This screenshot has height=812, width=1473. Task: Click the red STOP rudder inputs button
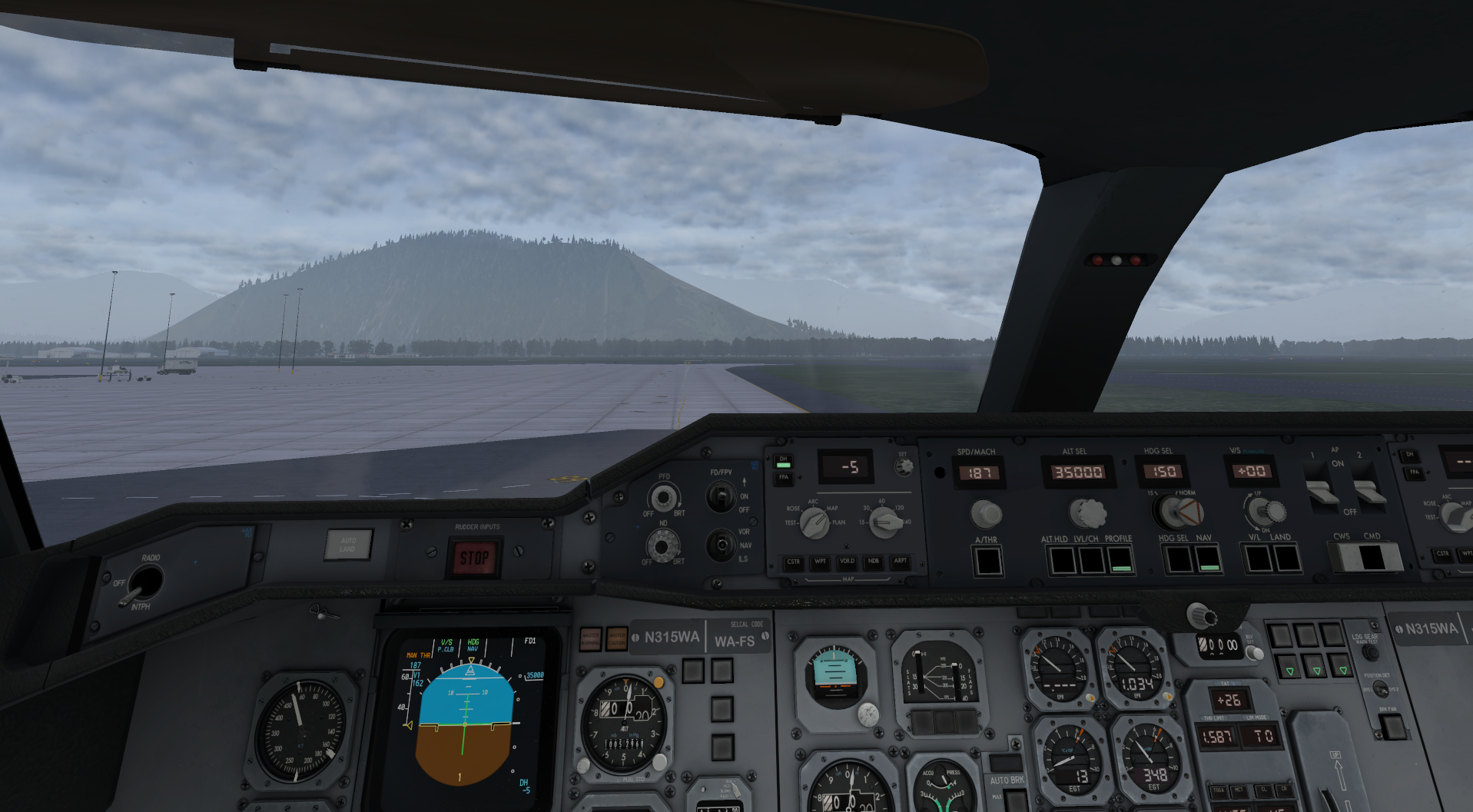(x=474, y=558)
